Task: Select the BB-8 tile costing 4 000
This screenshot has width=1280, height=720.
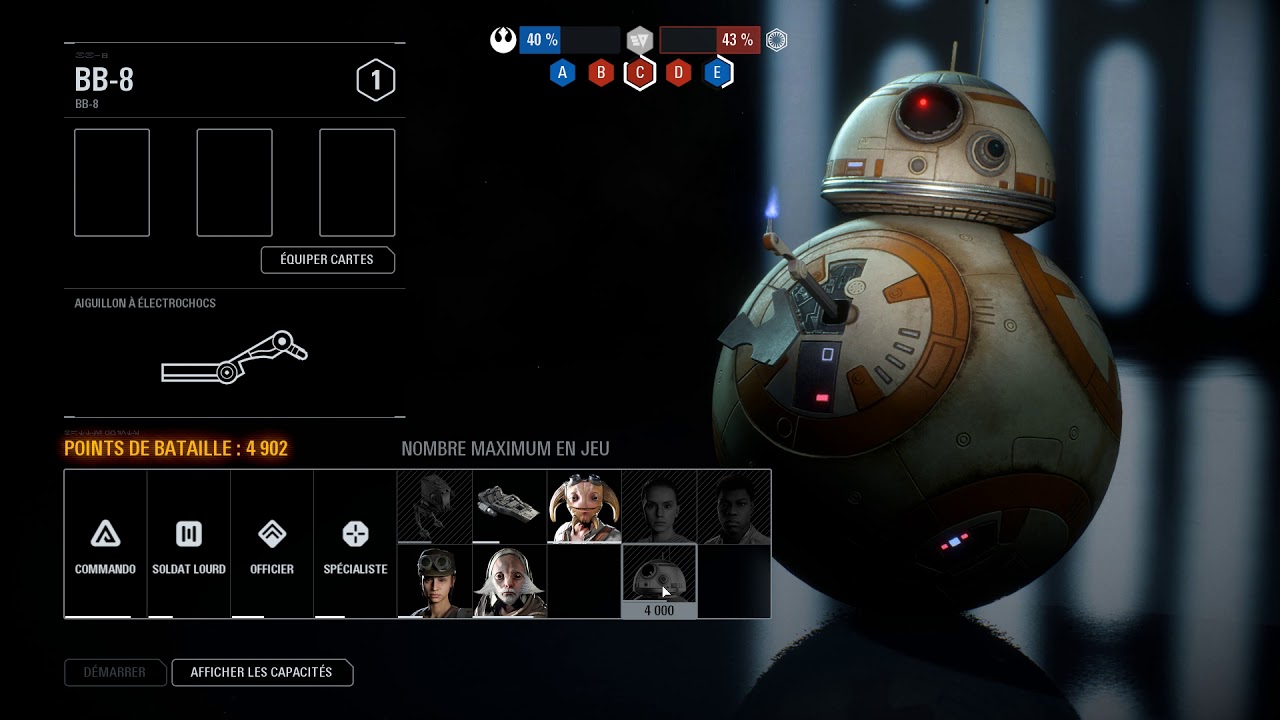Action: [x=659, y=581]
